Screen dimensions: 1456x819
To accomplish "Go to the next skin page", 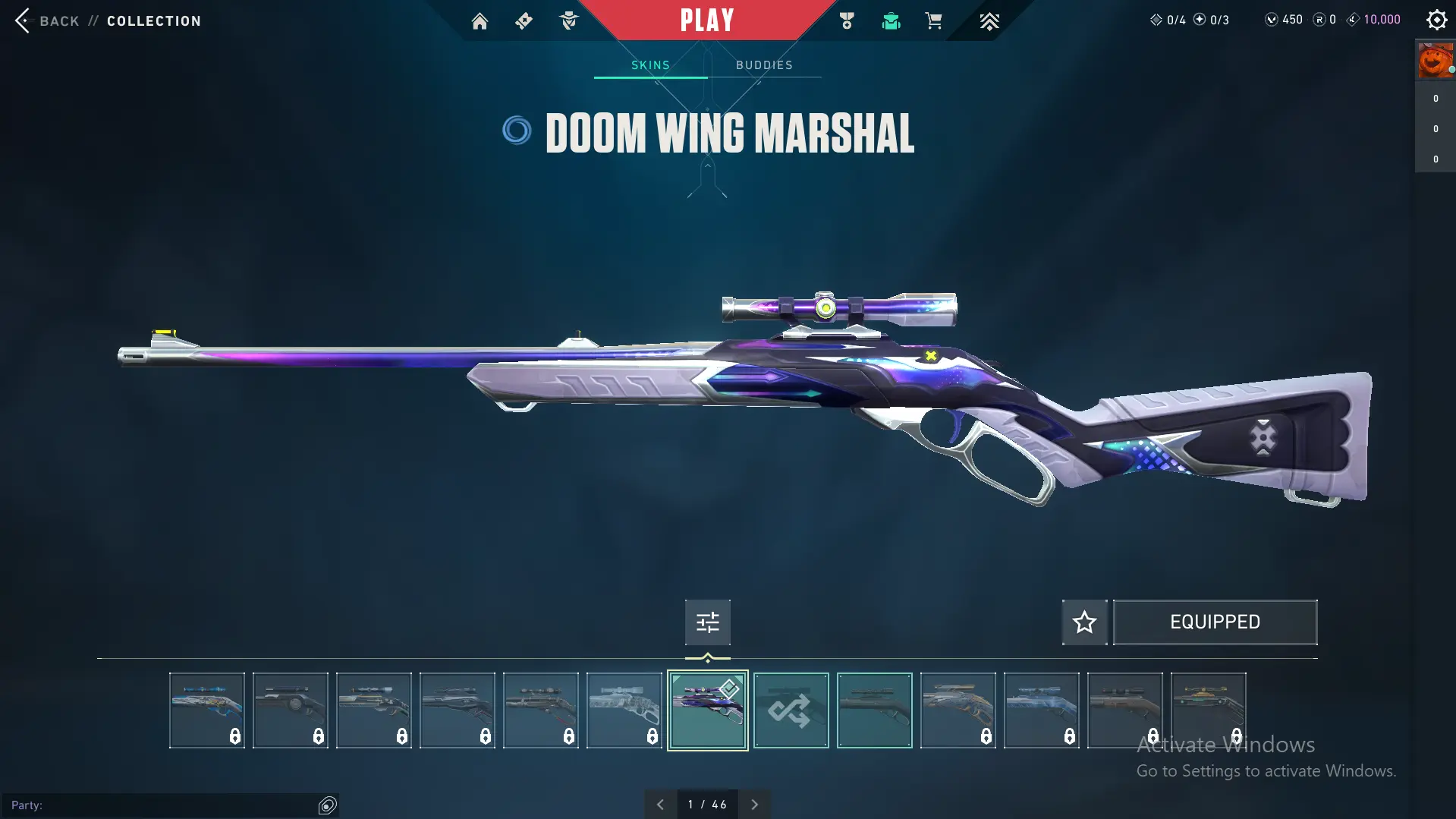I will (754, 805).
